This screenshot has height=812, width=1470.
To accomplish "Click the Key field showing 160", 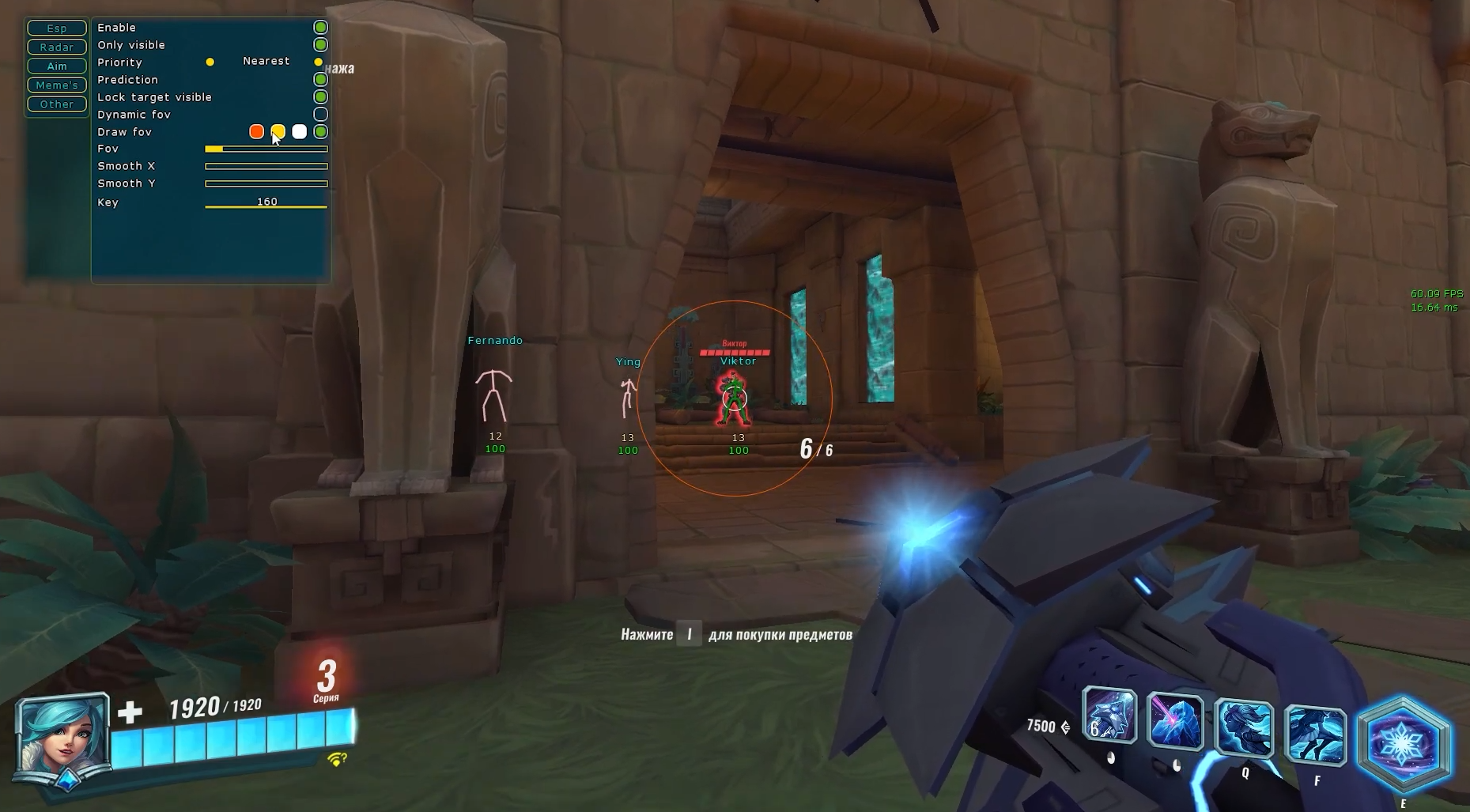I will pos(266,203).
